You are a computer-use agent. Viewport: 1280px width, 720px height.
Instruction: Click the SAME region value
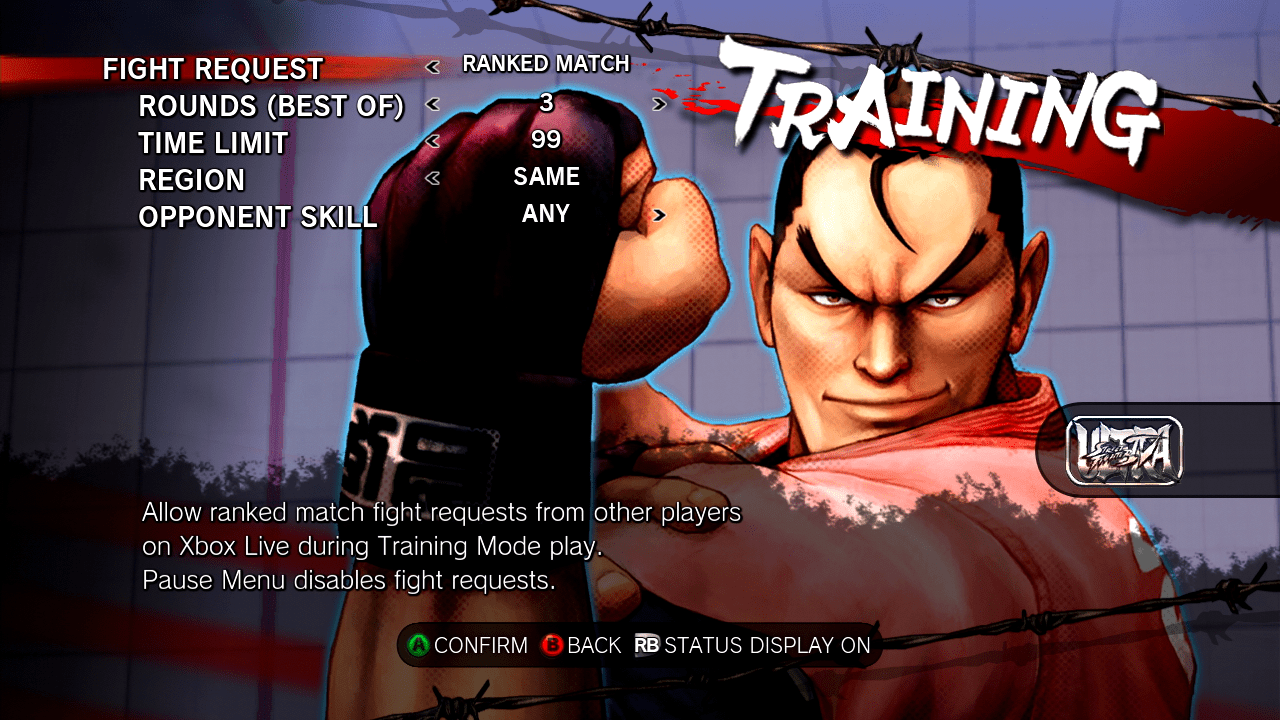pos(546,177)
